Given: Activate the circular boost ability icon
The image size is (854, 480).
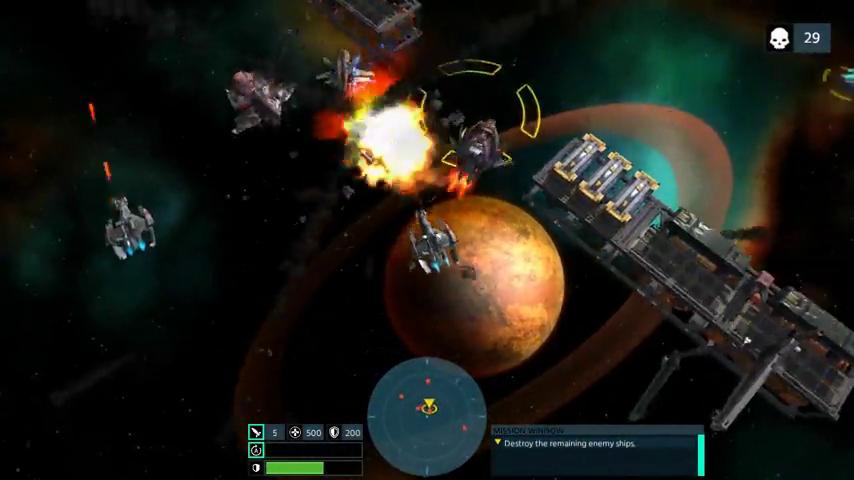Looking at the screenshot, I should click(x=256, y=450).
